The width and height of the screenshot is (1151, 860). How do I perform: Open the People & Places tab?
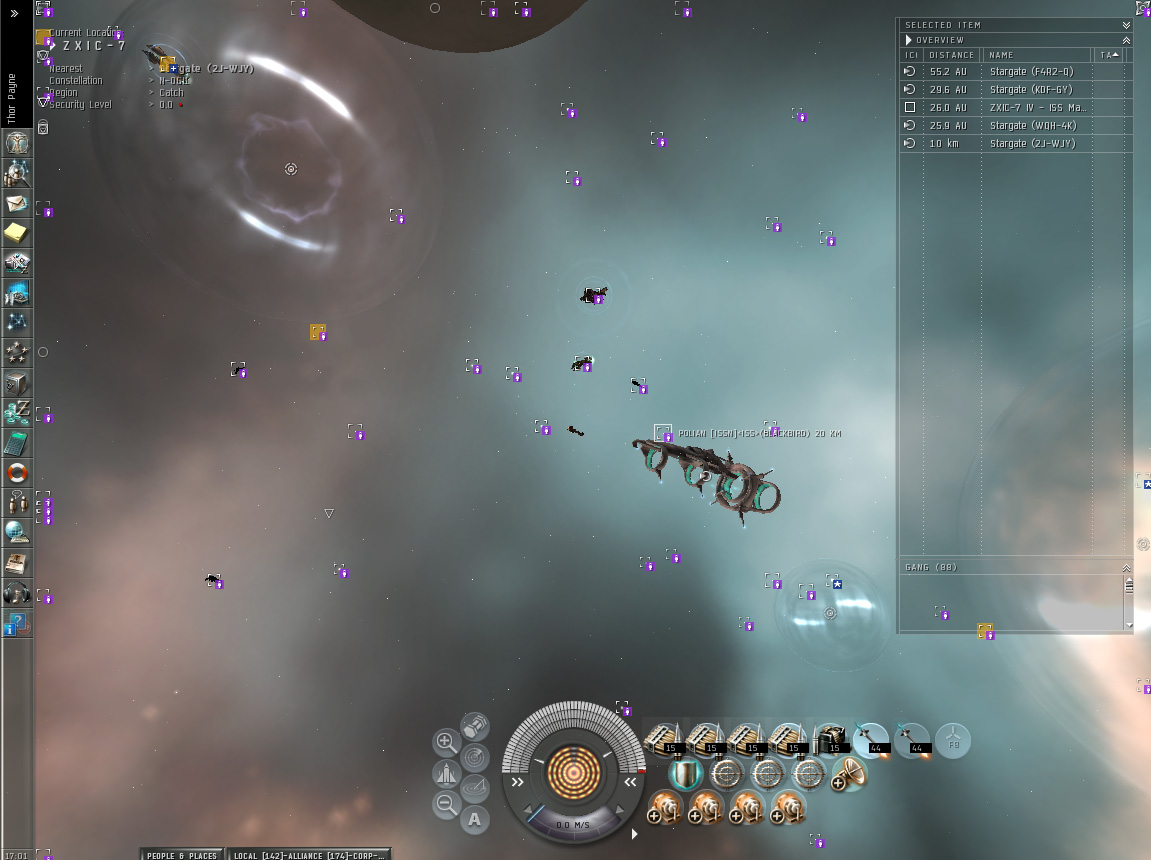181,855
